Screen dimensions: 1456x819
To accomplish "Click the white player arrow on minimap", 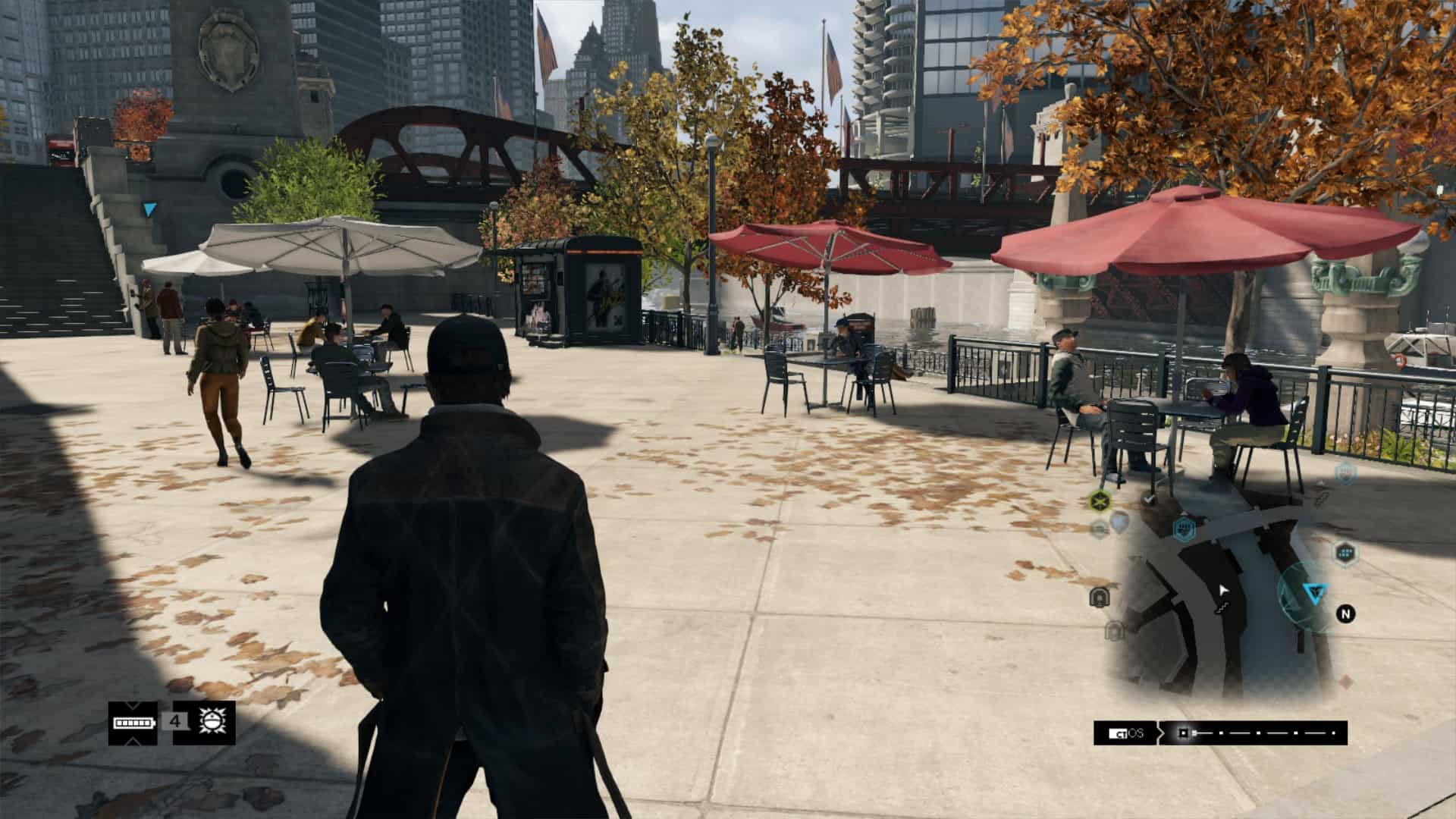I will (1222, 591).
